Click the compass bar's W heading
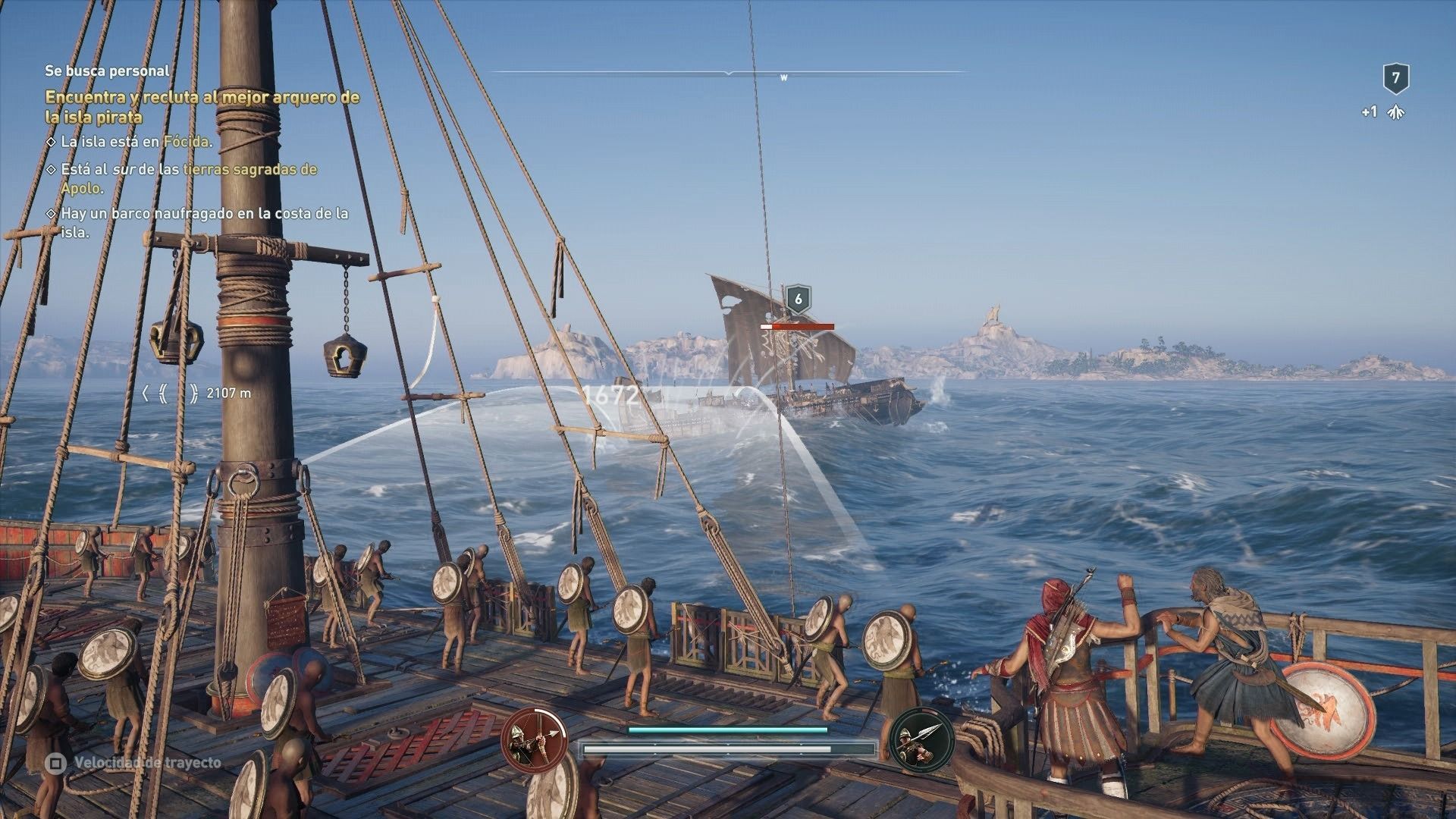This screenshot has height=819, width=1456. click(783, 77)
